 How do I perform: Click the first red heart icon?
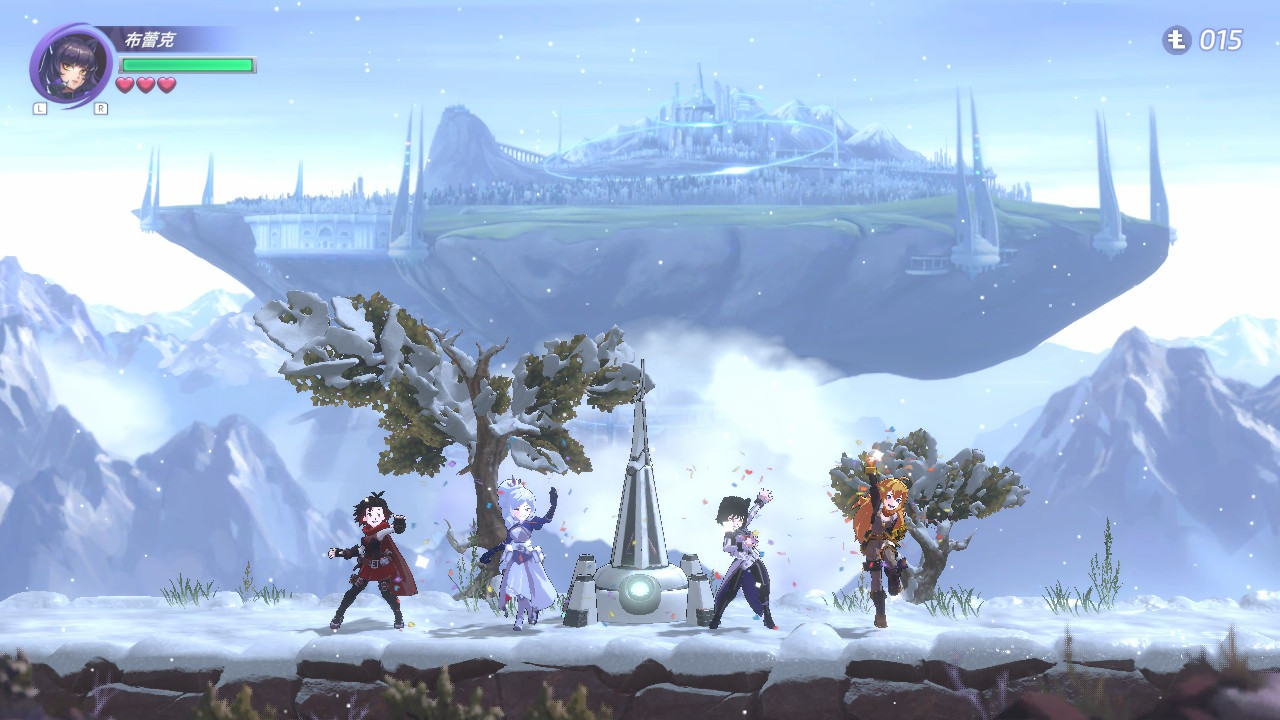tap(124, 84)
